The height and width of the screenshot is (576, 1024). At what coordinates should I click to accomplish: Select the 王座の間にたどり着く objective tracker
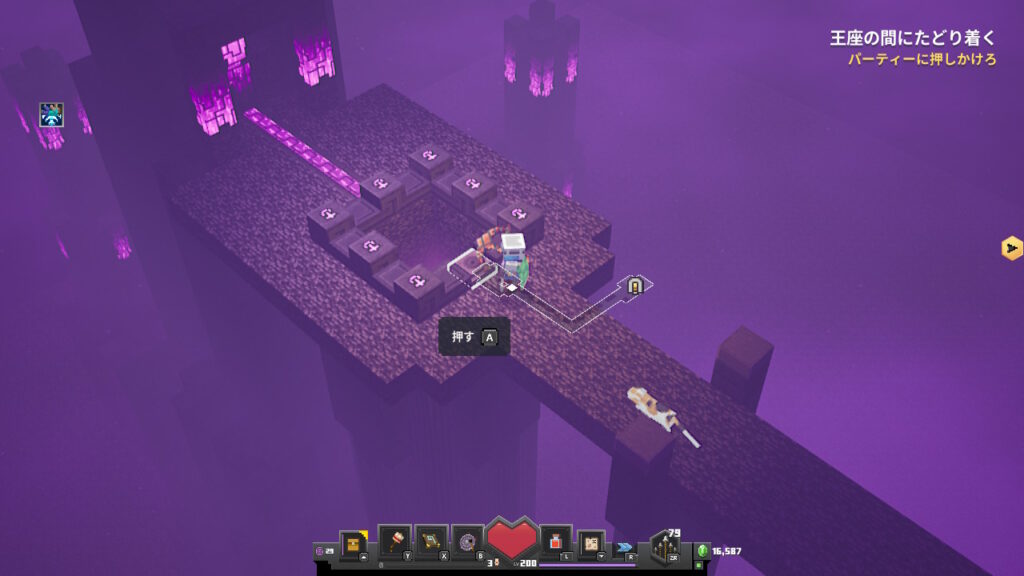click(x=912, y=38)
